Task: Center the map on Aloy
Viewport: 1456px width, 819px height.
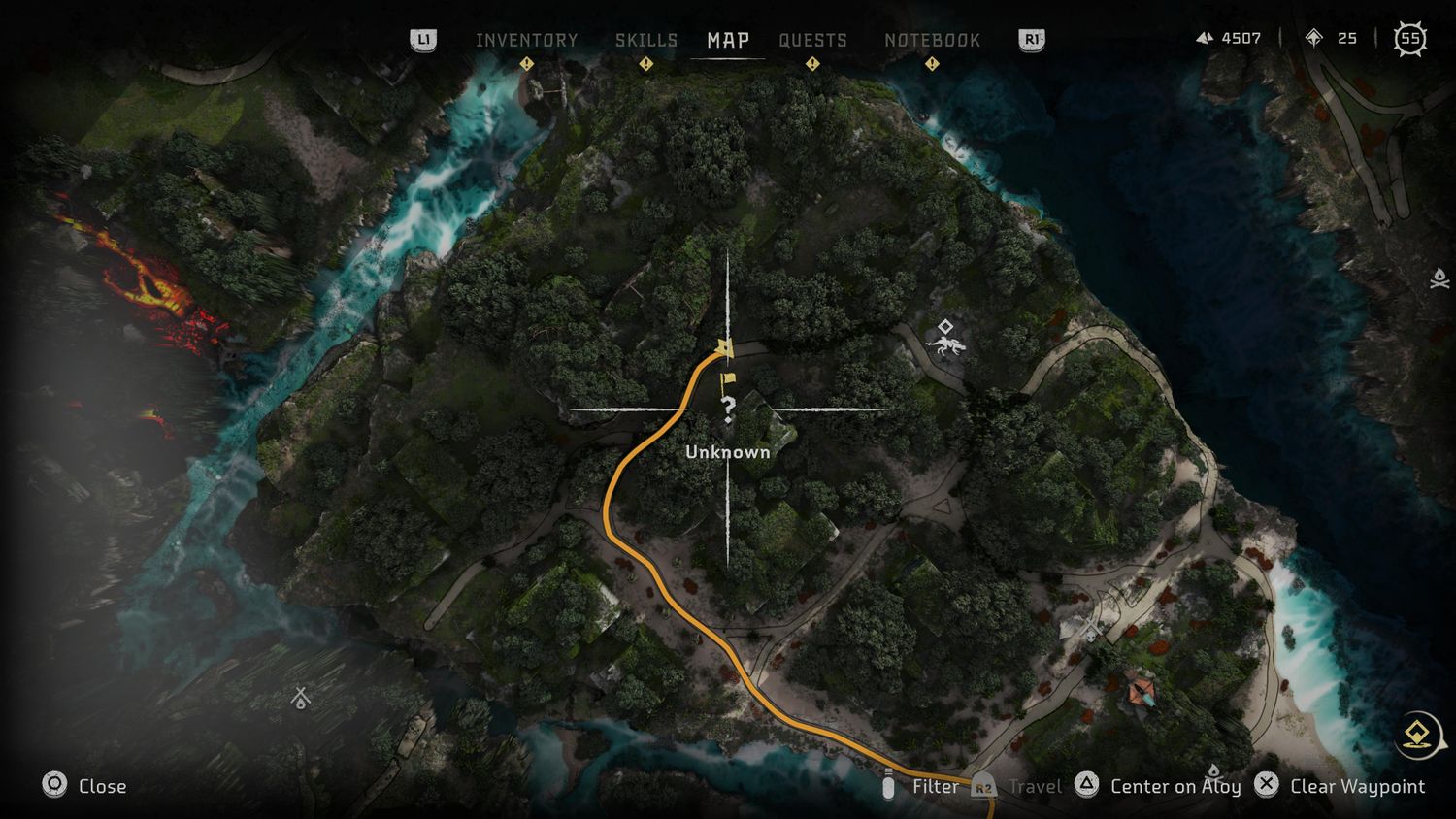Action: [1174, 786]
